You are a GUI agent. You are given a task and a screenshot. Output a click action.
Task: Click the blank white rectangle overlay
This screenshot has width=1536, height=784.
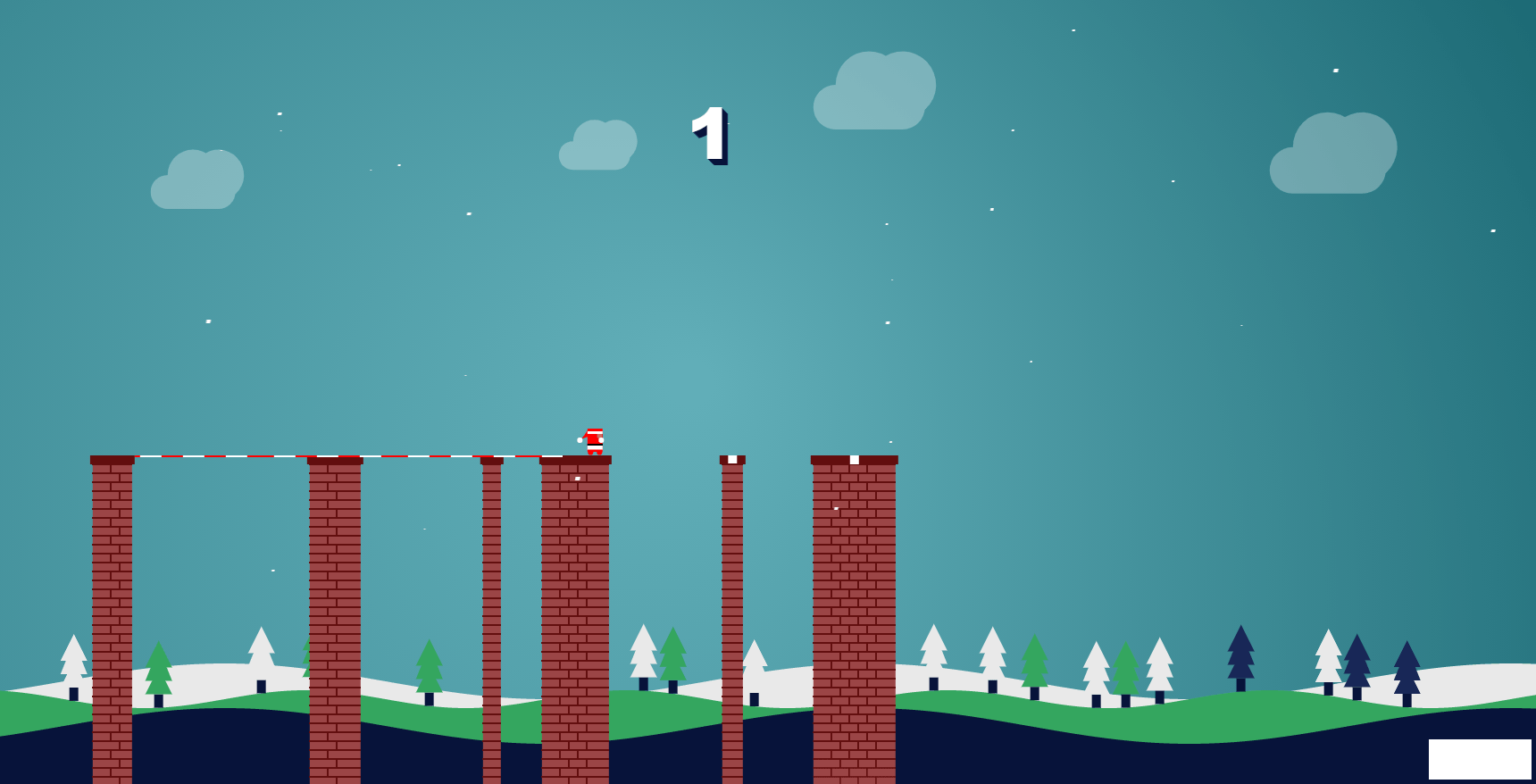(x=1479, y=759)
